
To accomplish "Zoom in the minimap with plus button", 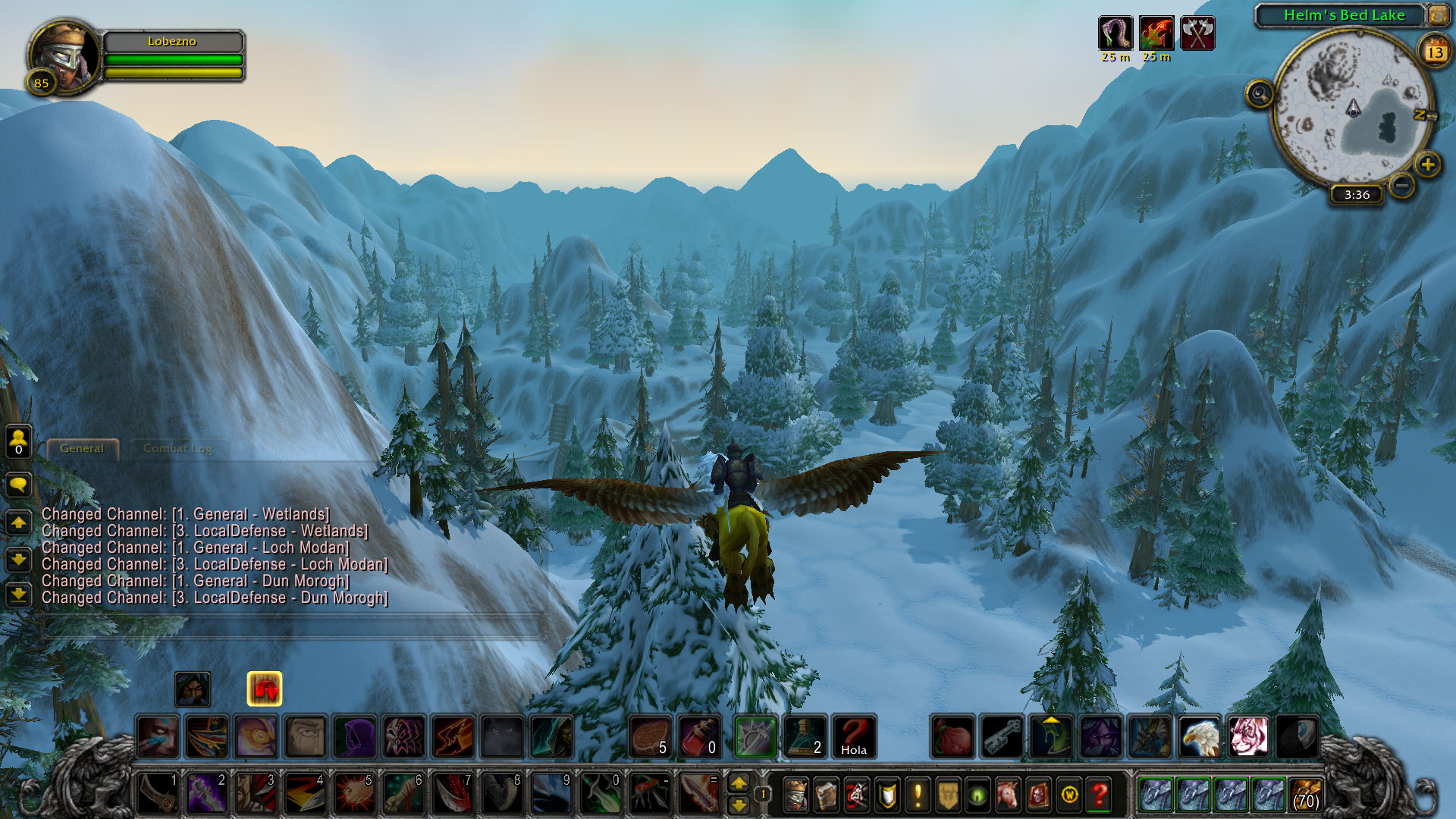I will pyautogui.click(x=1428, y=164).
